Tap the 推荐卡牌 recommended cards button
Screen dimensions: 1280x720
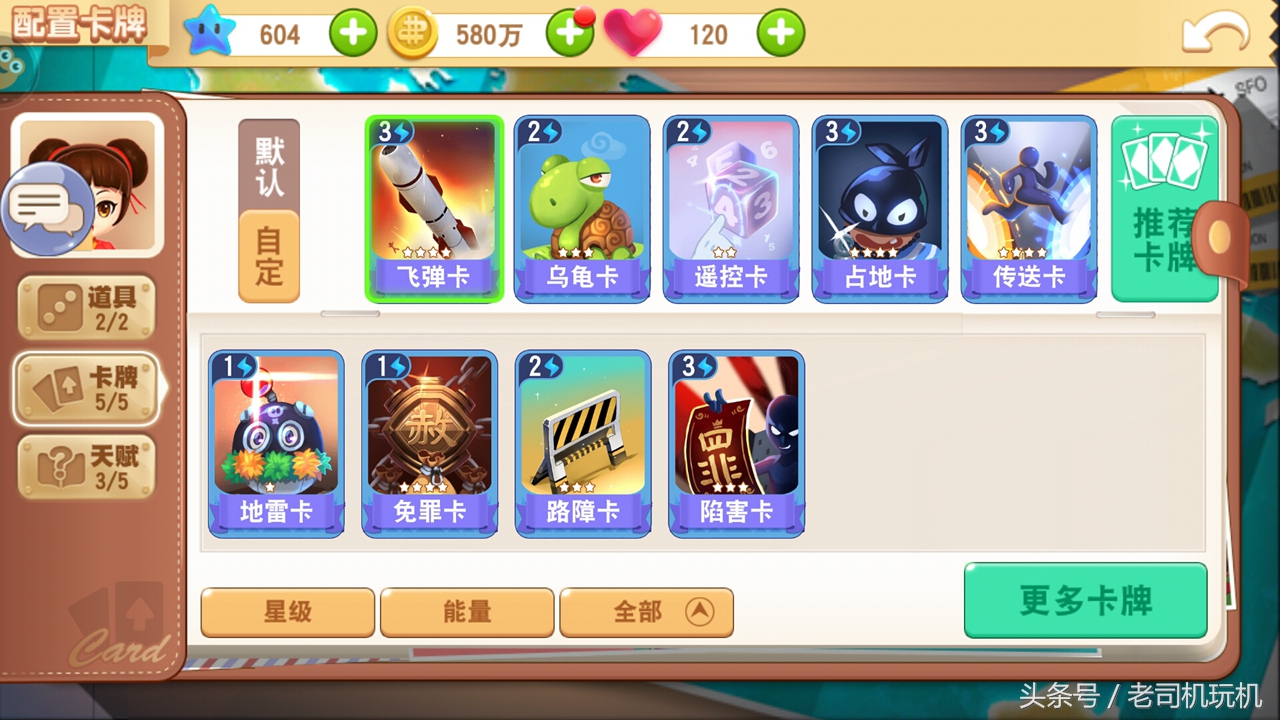(x=1163, y=207)
